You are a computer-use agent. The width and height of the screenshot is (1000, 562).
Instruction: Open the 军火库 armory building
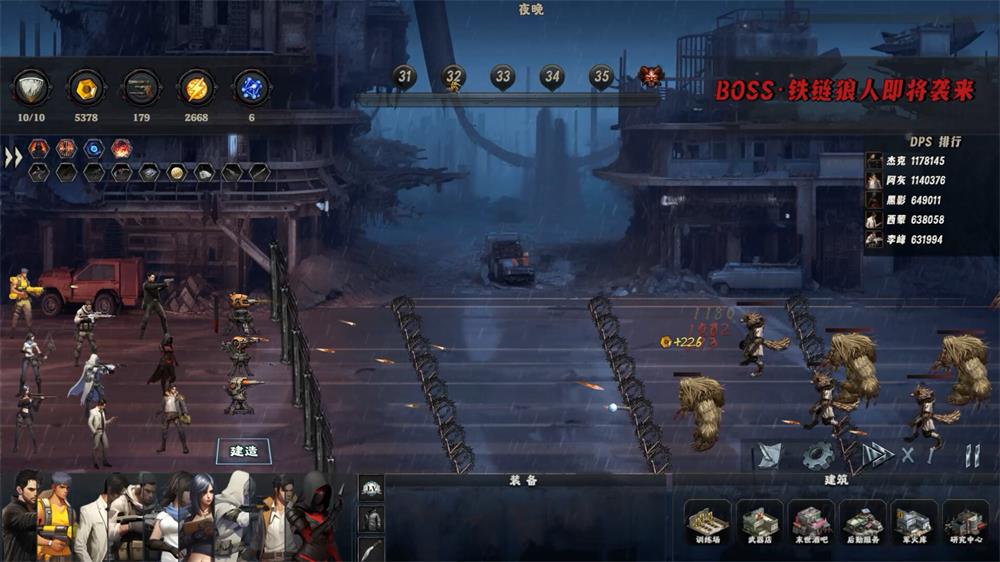coord(914,523)
